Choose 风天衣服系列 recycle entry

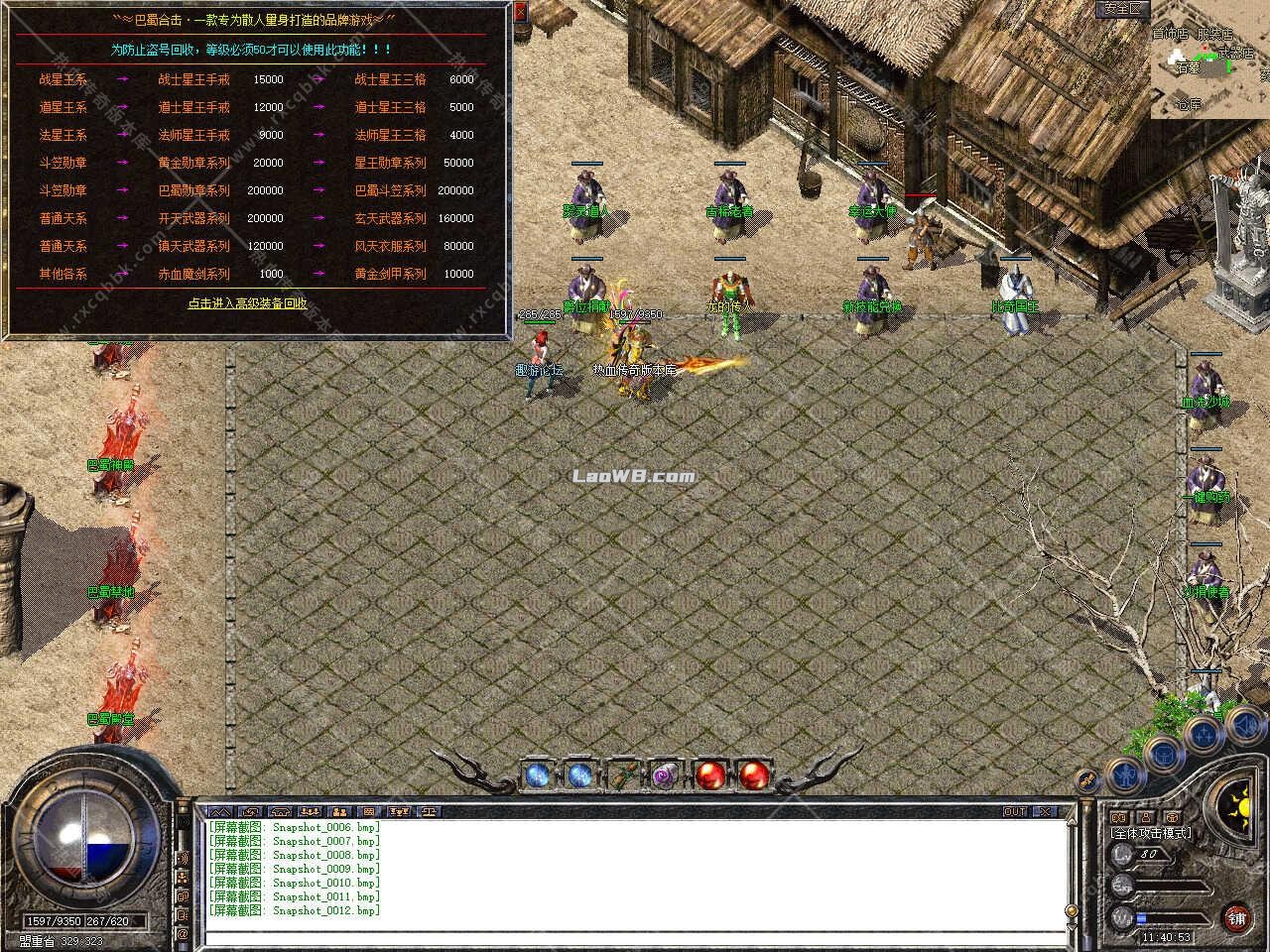click(x=390, y=246)
